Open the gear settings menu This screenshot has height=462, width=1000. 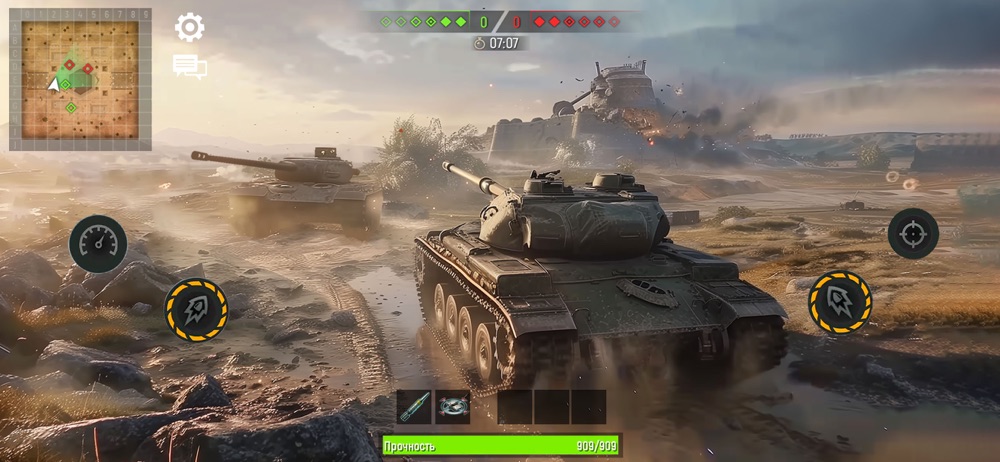(190, 27)
